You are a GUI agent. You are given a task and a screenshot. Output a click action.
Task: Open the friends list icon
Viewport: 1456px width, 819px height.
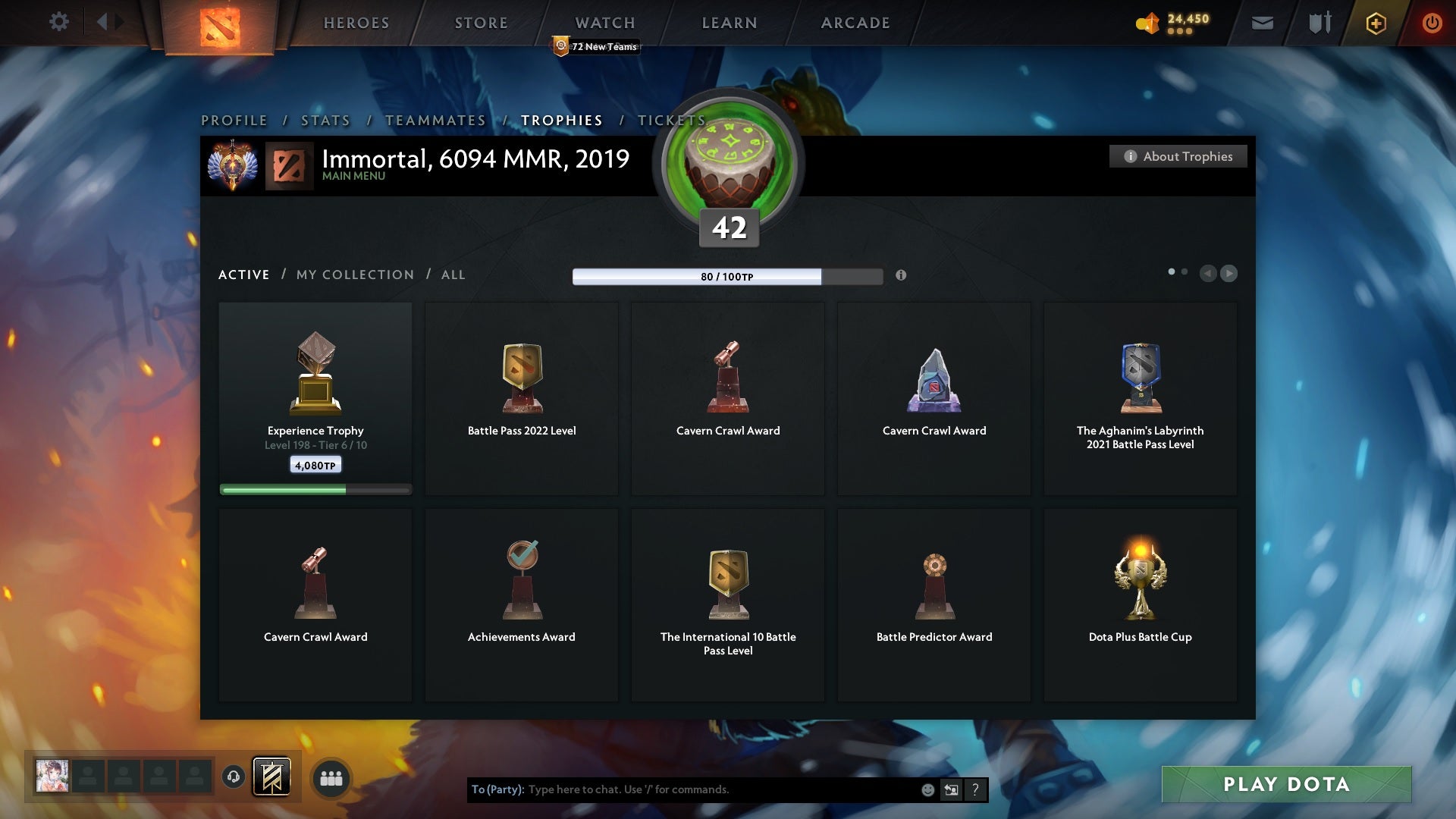[x=331, y=777]
